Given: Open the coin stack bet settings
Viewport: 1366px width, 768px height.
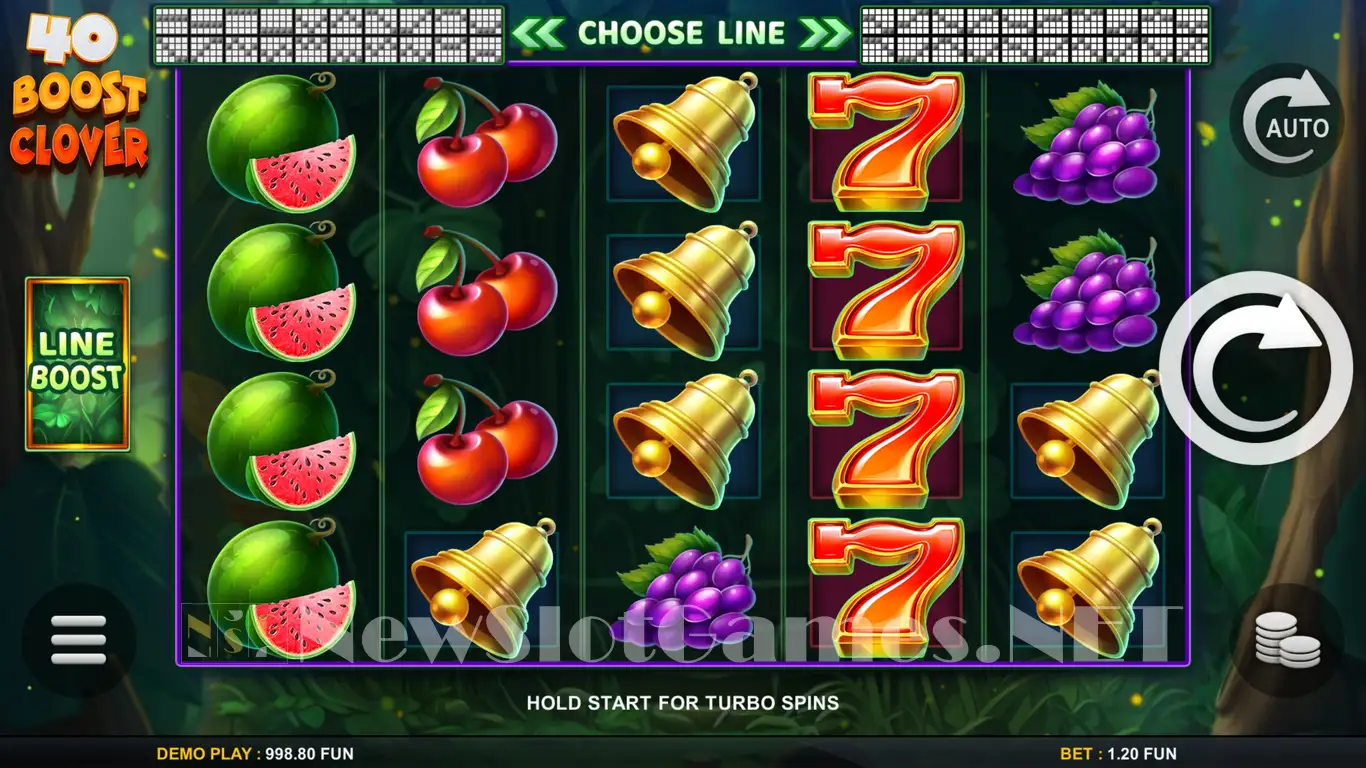Looking at the screenshot, I should tap(1287, 639).
